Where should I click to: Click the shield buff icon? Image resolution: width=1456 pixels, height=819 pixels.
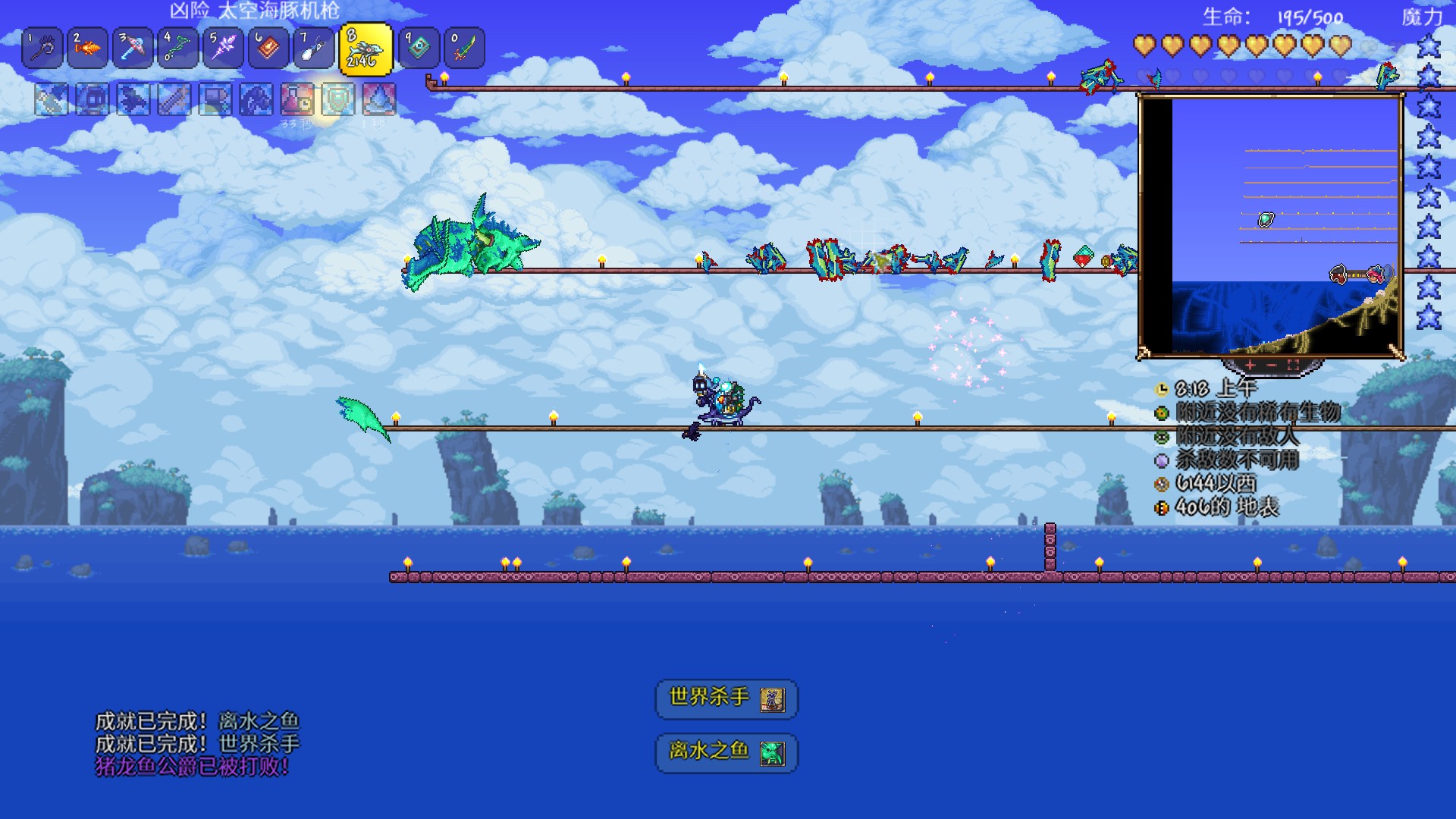pyautogui.click(x=338, y=99)
